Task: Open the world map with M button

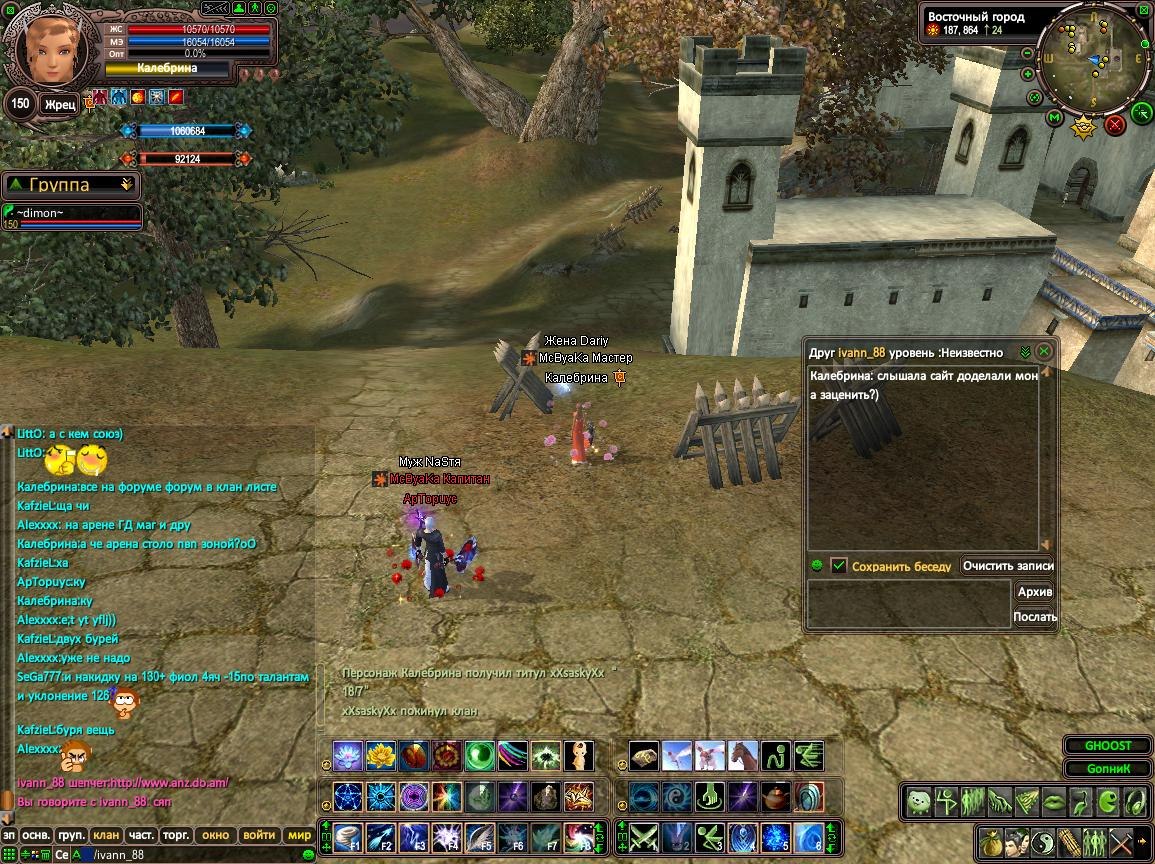Action: tap(1054, 119)
